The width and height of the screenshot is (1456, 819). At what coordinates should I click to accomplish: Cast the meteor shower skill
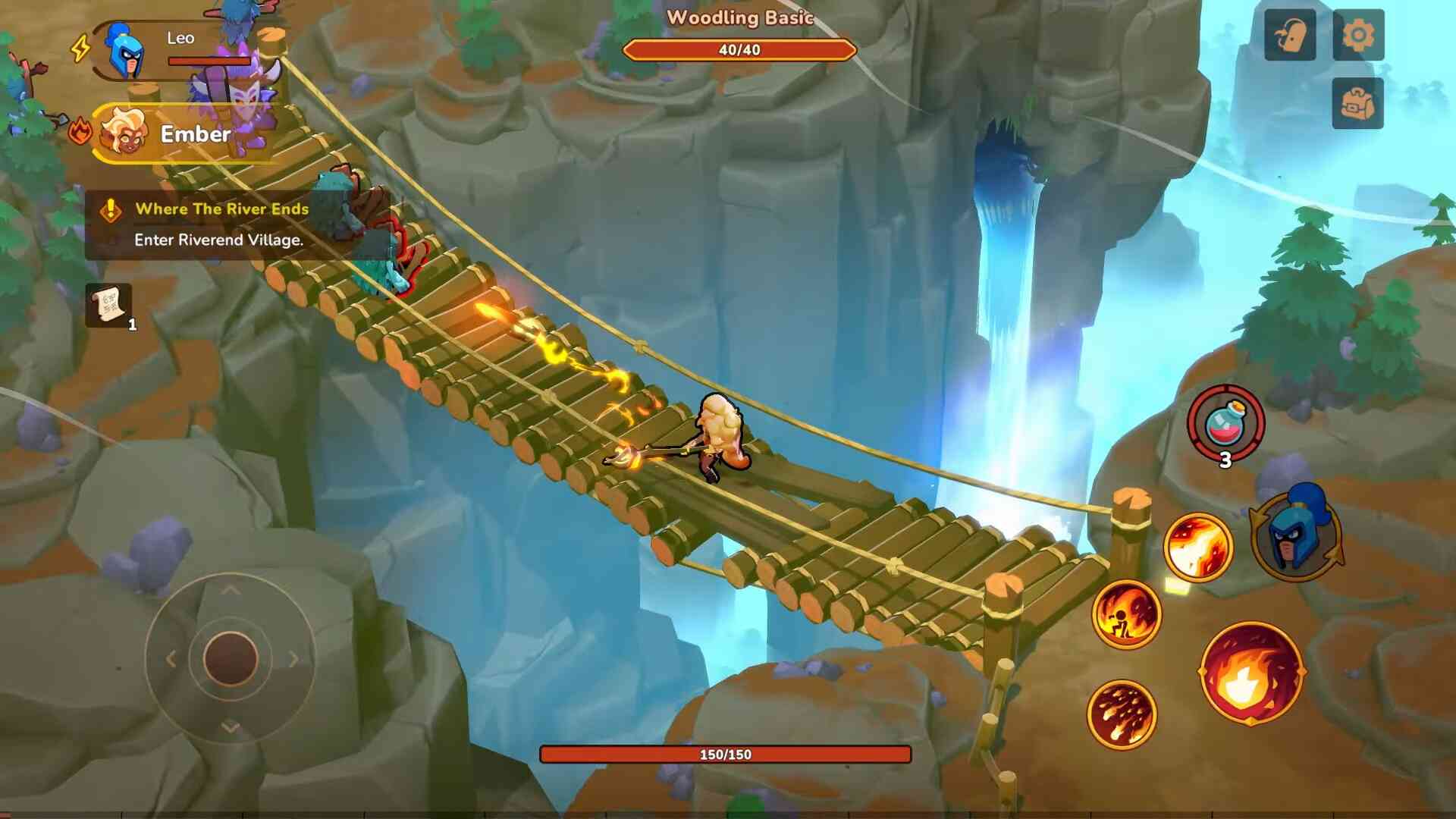(x=1122, y=714)
